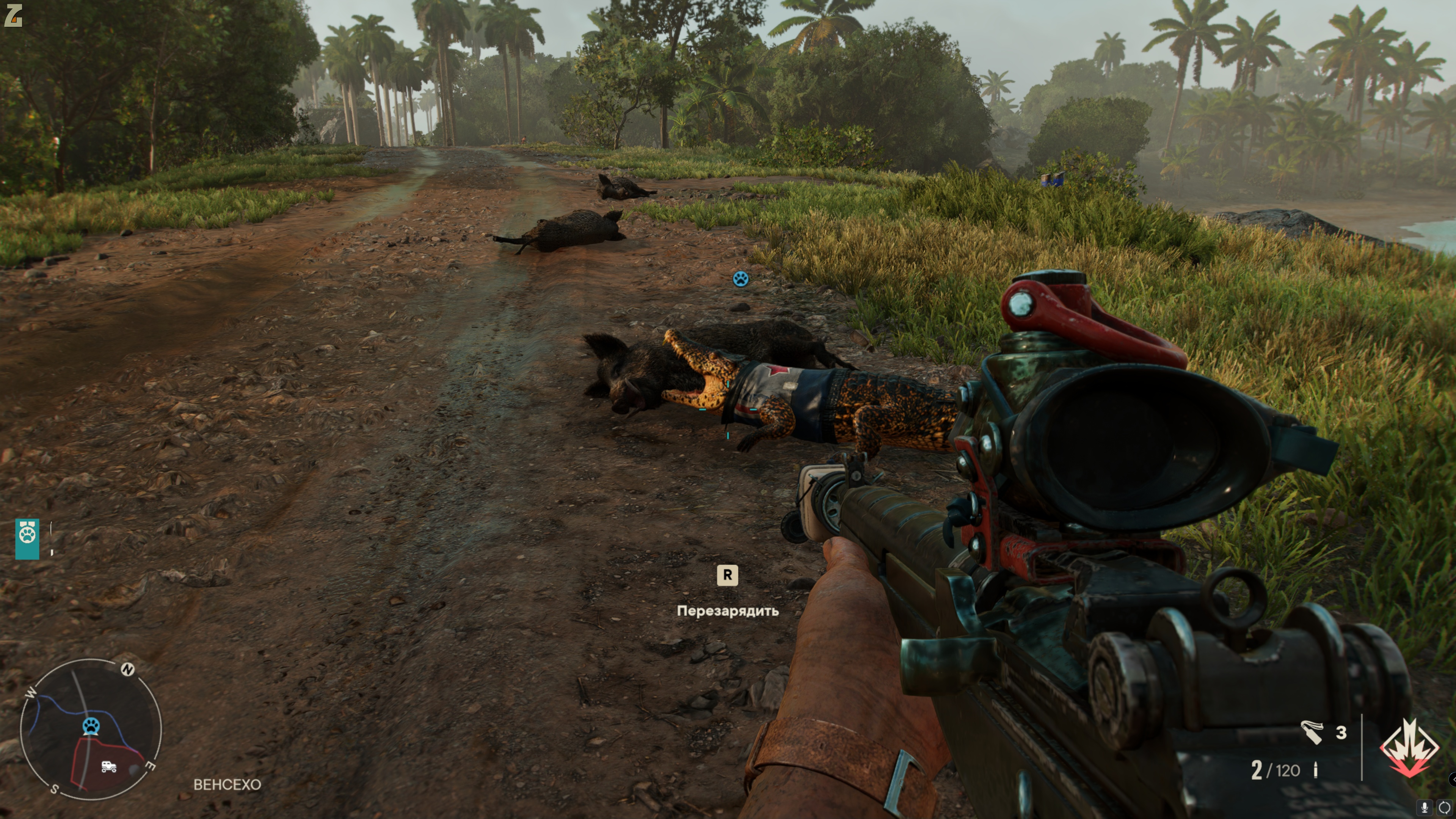Click the blue paw waypoint above the crocodile

pos(741,278)
